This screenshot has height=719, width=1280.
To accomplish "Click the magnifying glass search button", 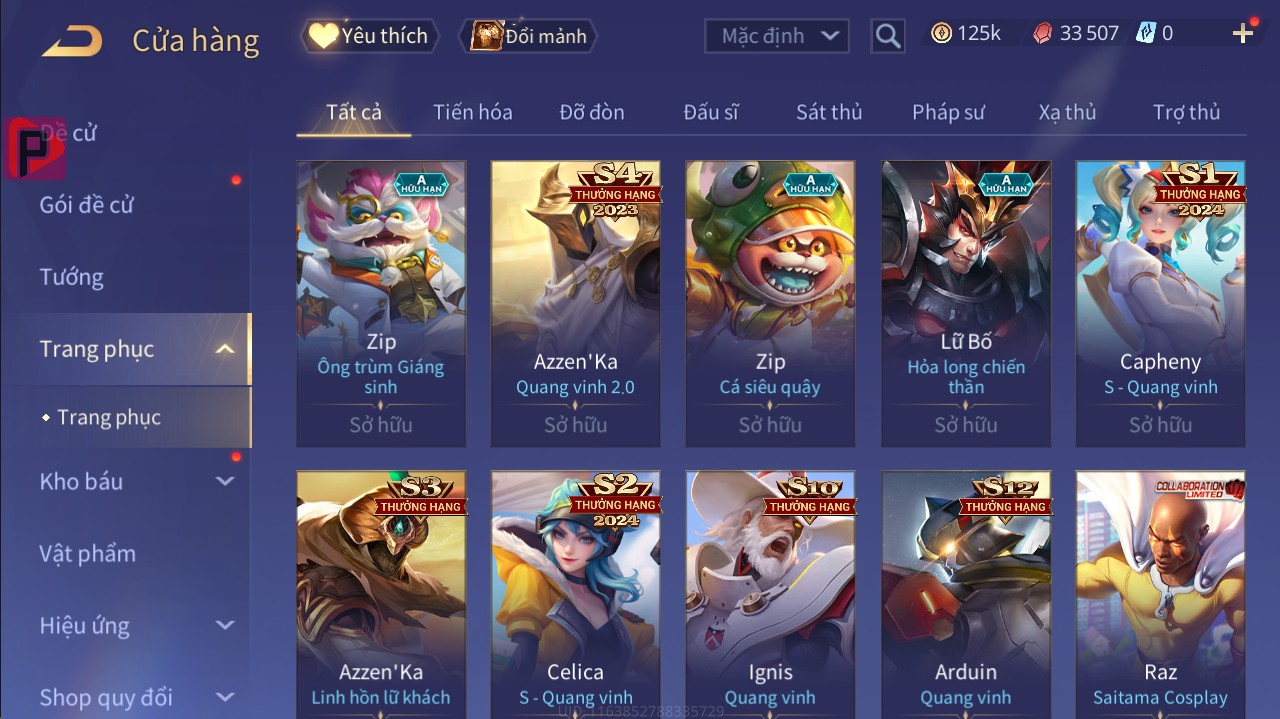I will click(x=887, y=36).
